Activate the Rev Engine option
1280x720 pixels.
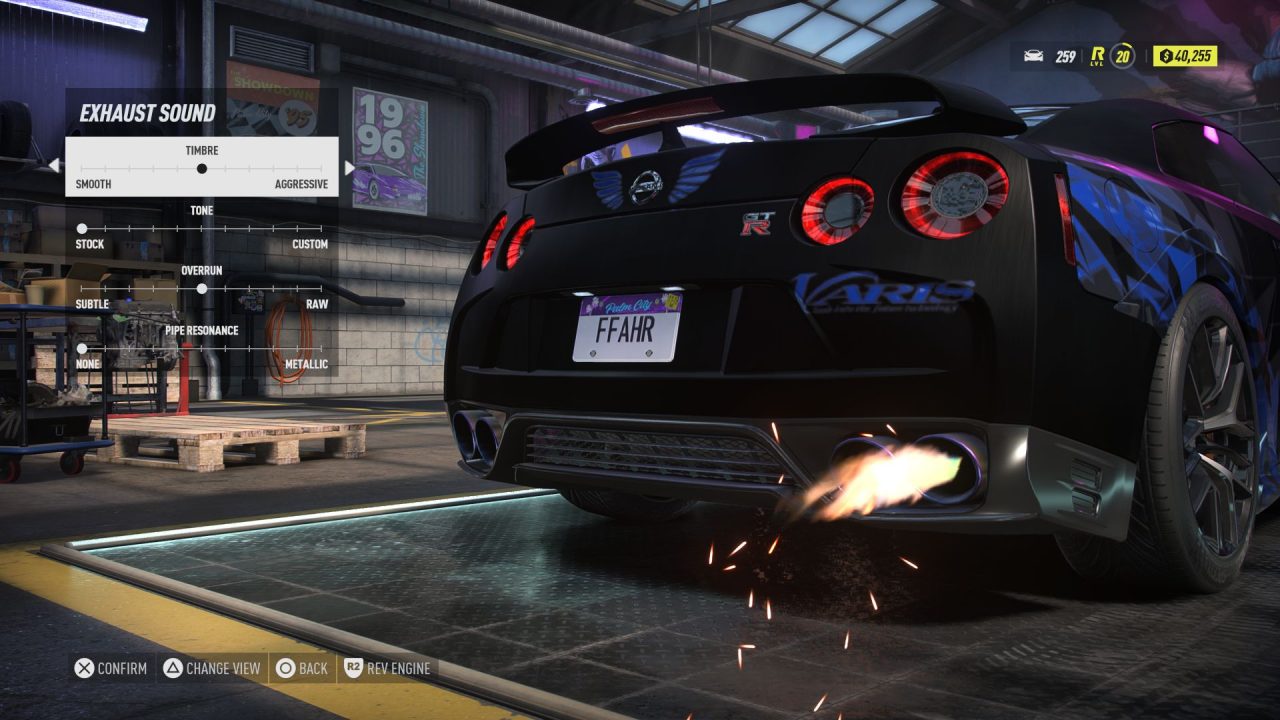pos(387,668)
